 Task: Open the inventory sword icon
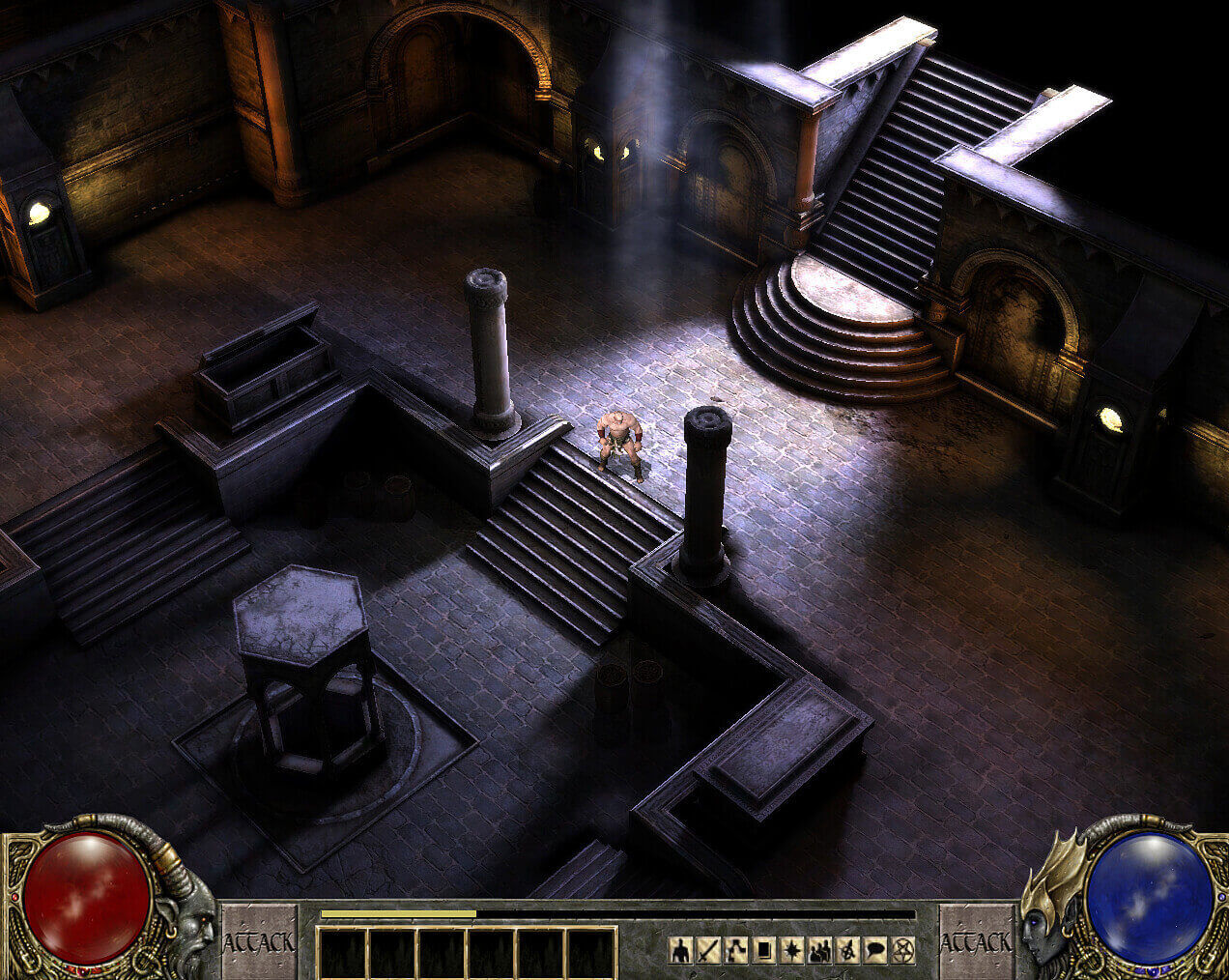click(708, 951)
